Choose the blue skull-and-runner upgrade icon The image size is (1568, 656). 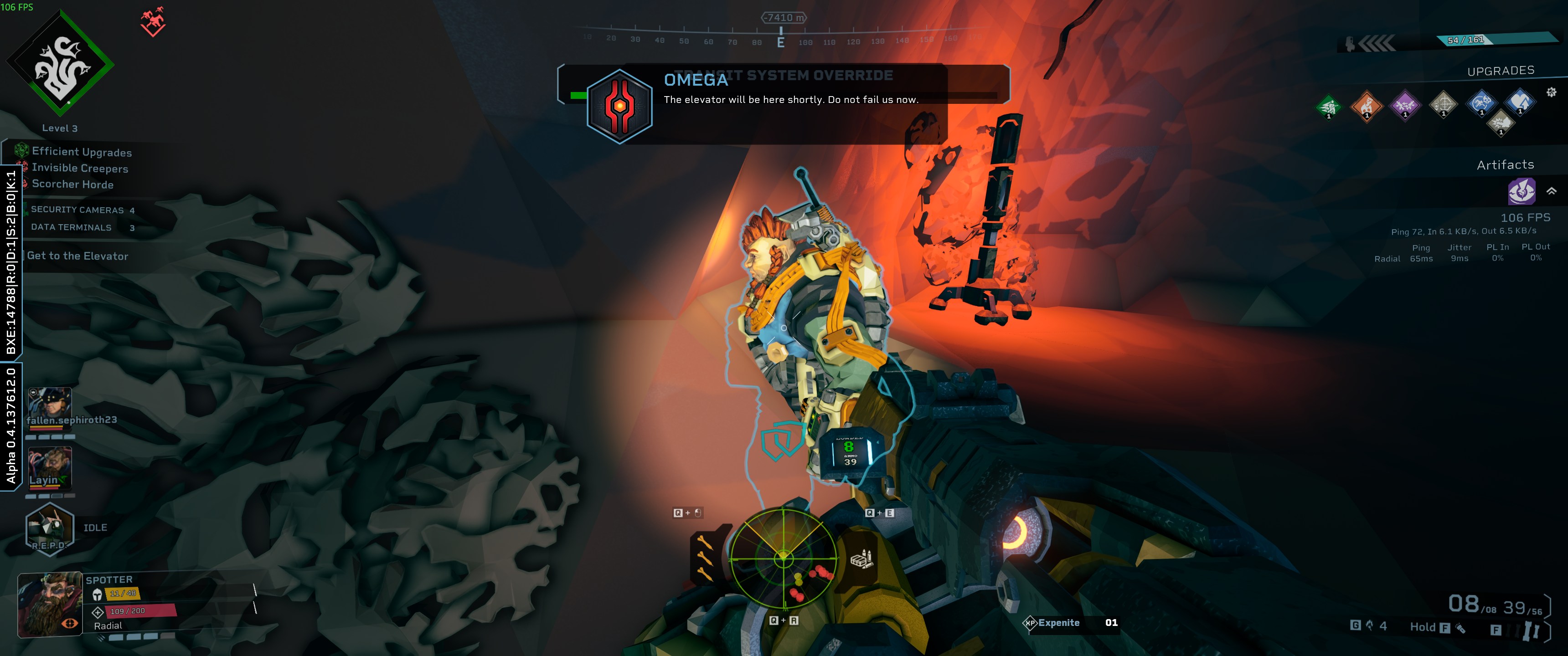coord(1481,103)
